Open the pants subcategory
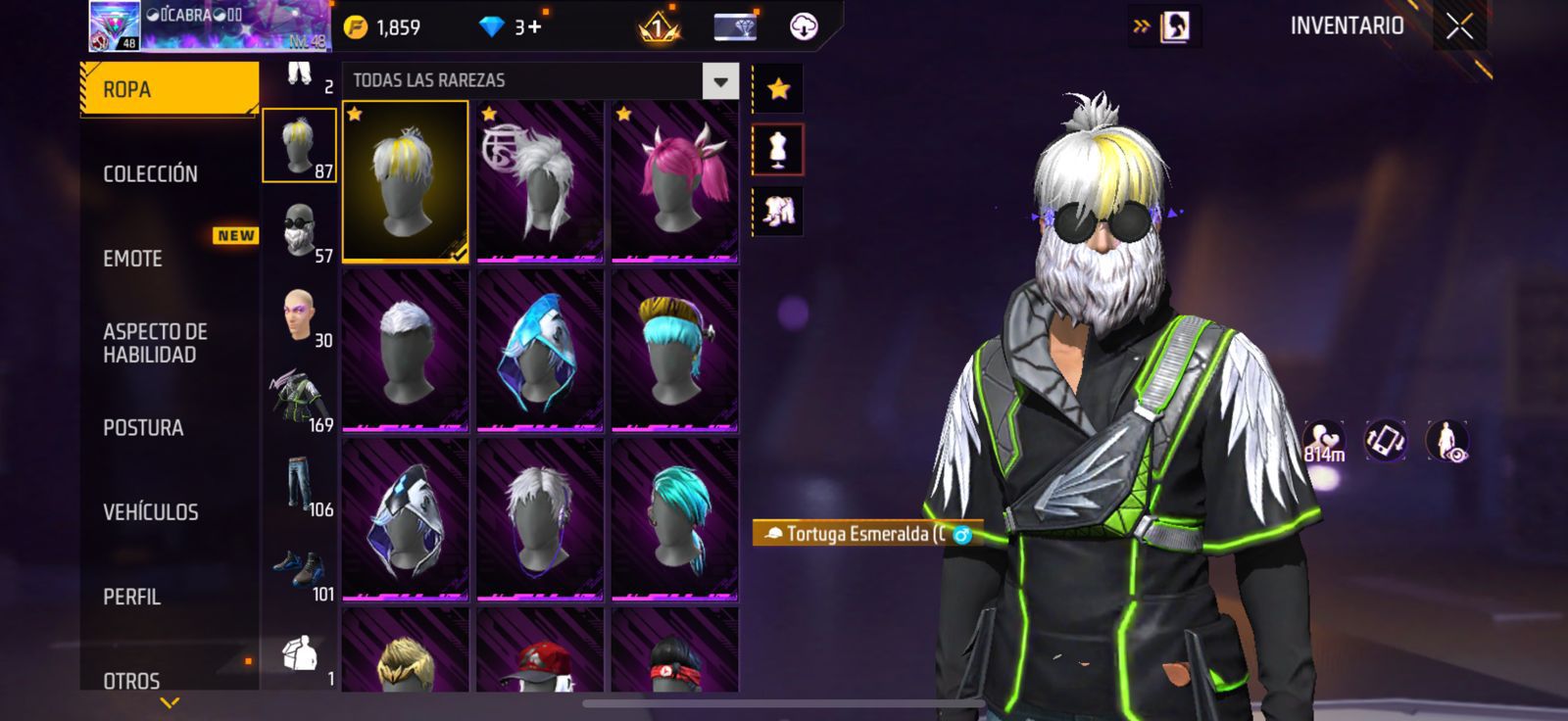 tap(300, 484)
